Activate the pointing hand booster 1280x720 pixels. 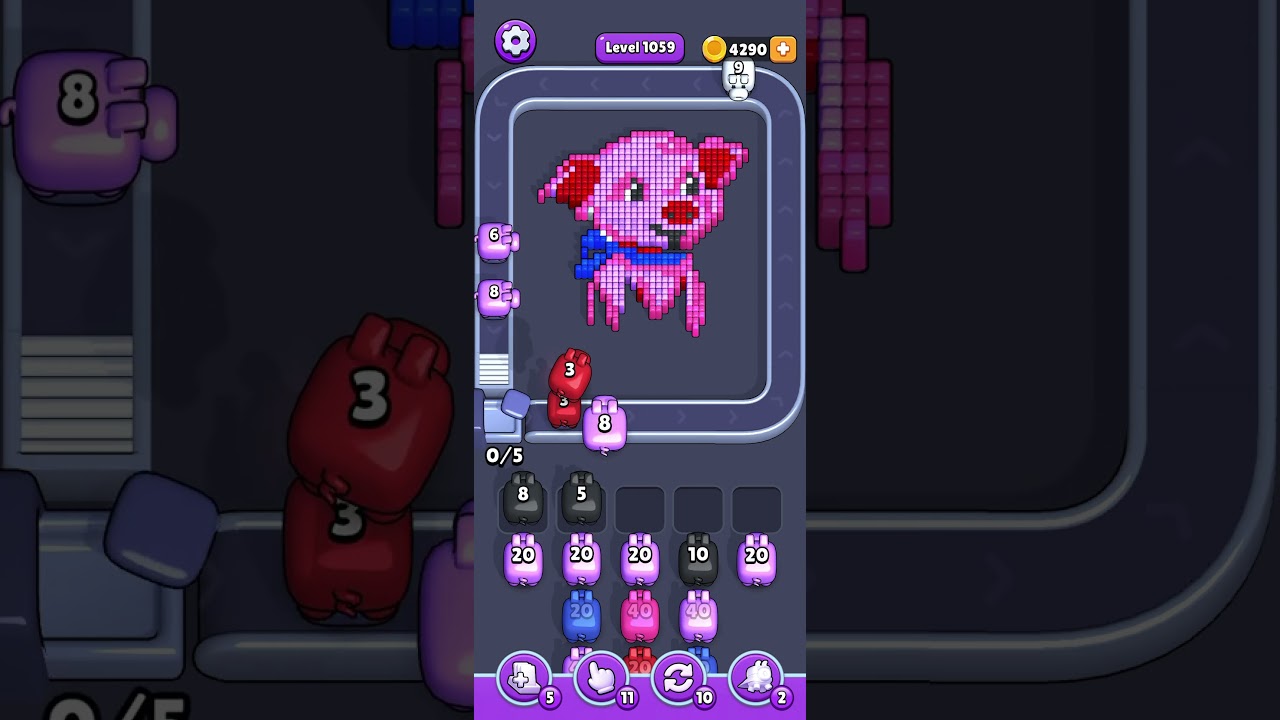[x=601, y=679]
